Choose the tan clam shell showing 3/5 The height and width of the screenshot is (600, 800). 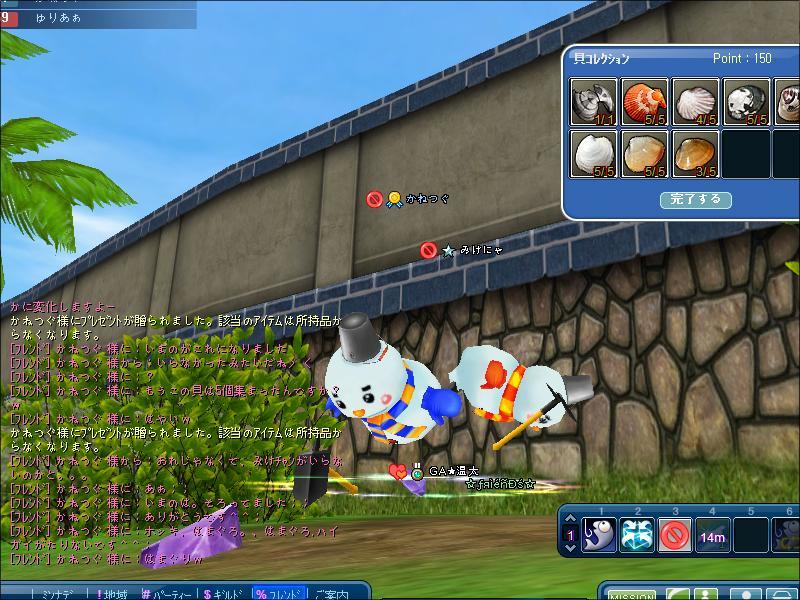click(695, 154)
